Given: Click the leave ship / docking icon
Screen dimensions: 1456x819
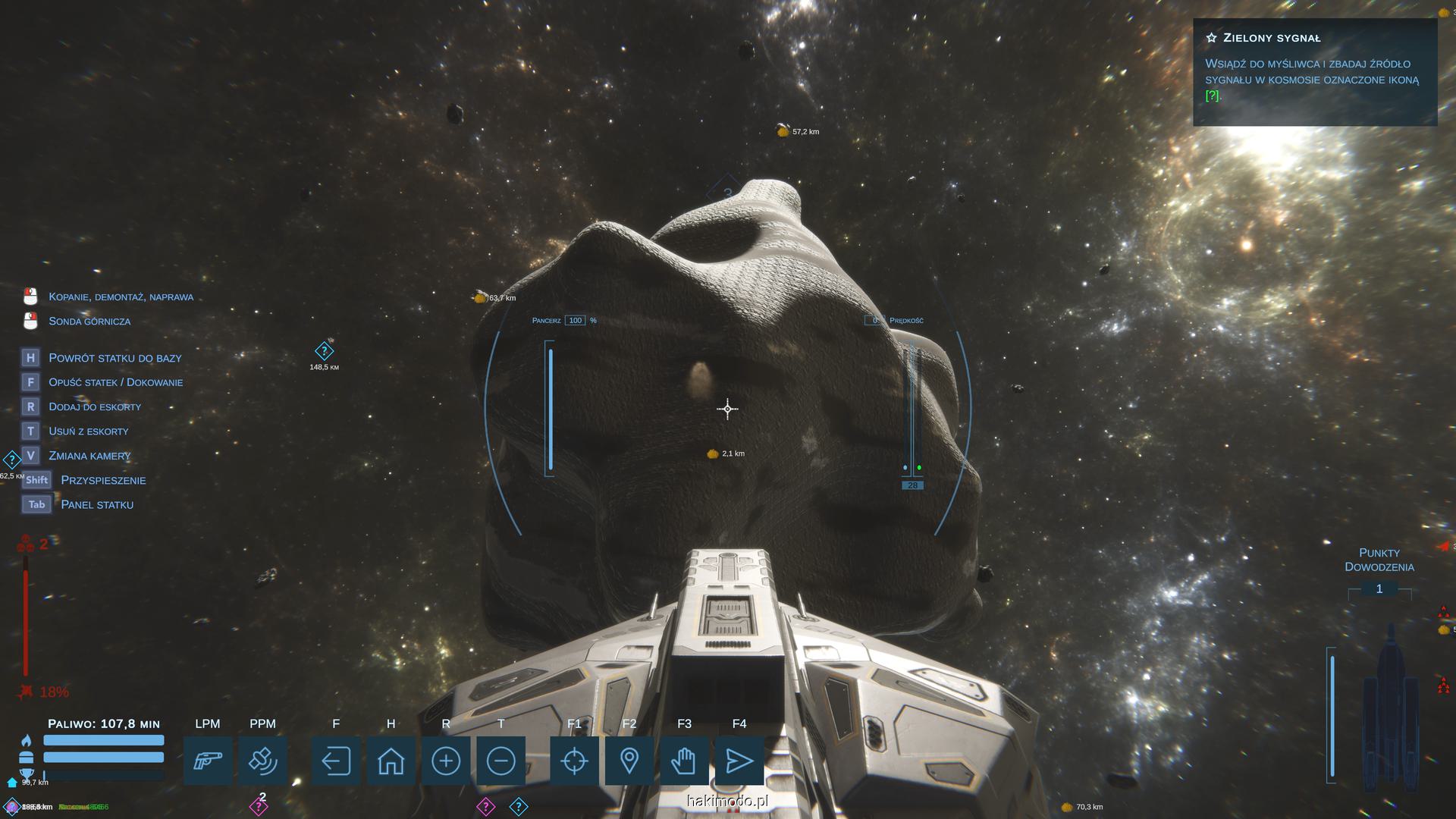Looking at the screenshot, I should point(336,761).
